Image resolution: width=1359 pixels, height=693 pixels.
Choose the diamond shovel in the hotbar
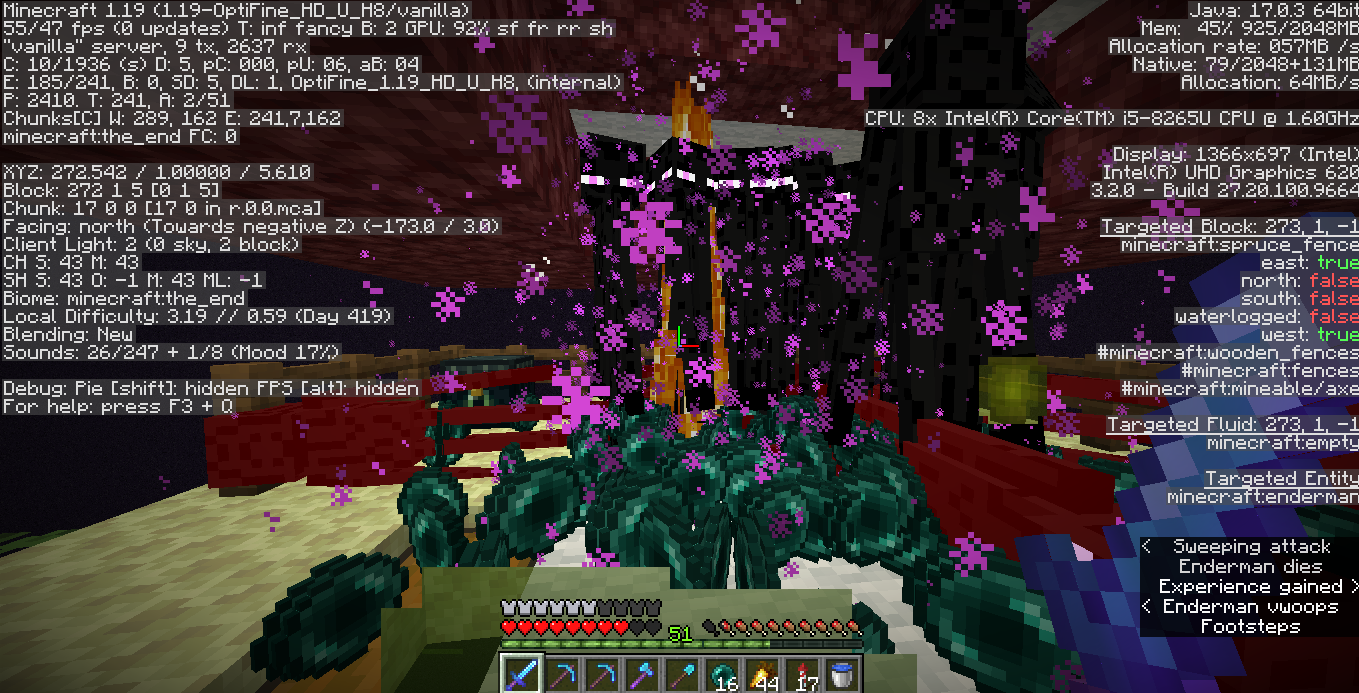681,673
